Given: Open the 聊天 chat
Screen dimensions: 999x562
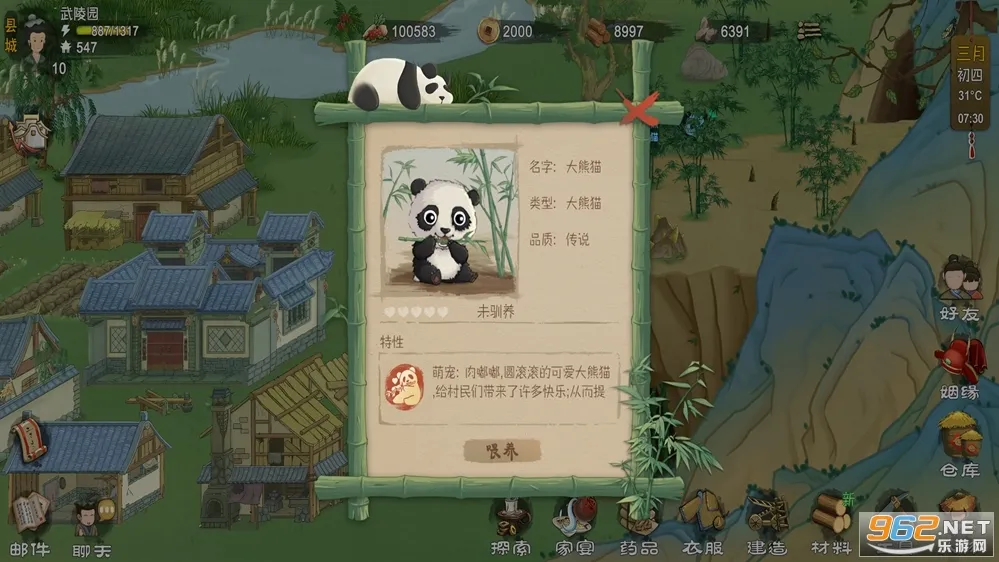Looking at the screenshot, I should point(90,521).
